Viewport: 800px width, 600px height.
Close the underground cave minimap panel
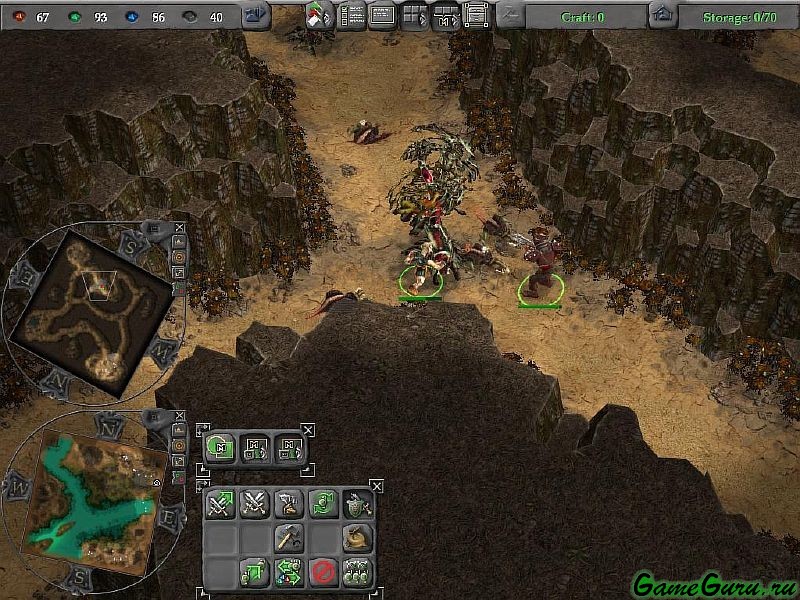click(x=179, y=228)
